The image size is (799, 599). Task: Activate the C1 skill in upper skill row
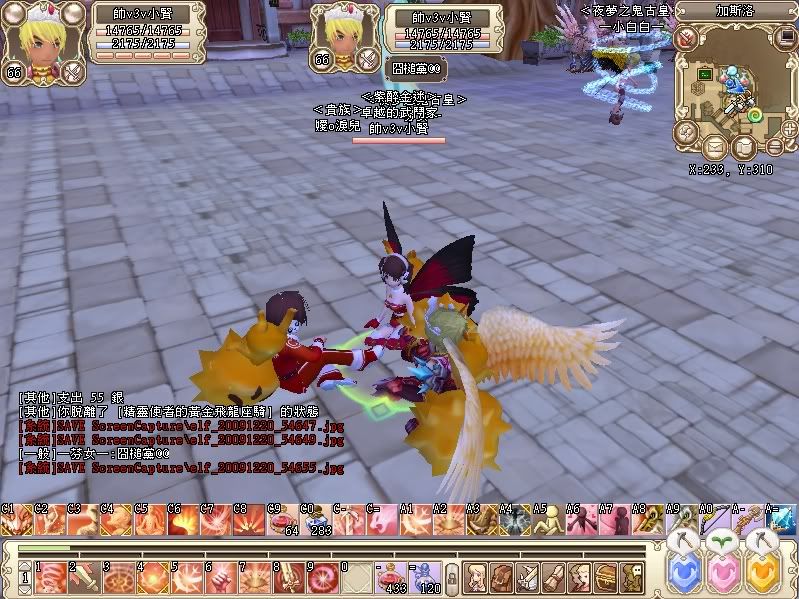point(16,520)
